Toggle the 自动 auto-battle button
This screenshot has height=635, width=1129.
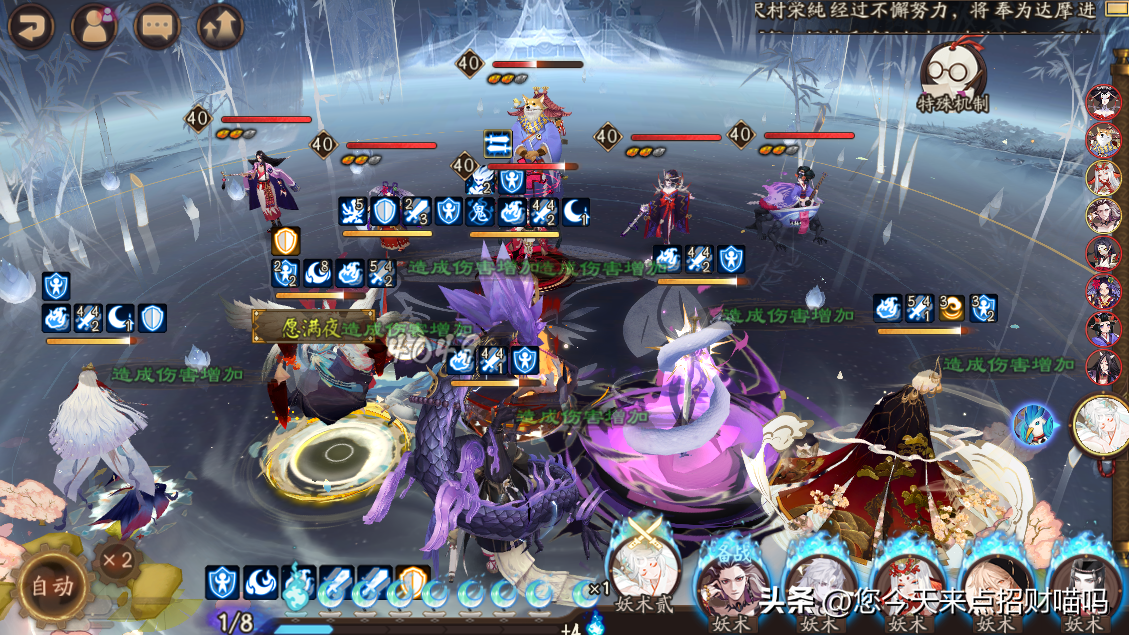[x=52, y=587]
